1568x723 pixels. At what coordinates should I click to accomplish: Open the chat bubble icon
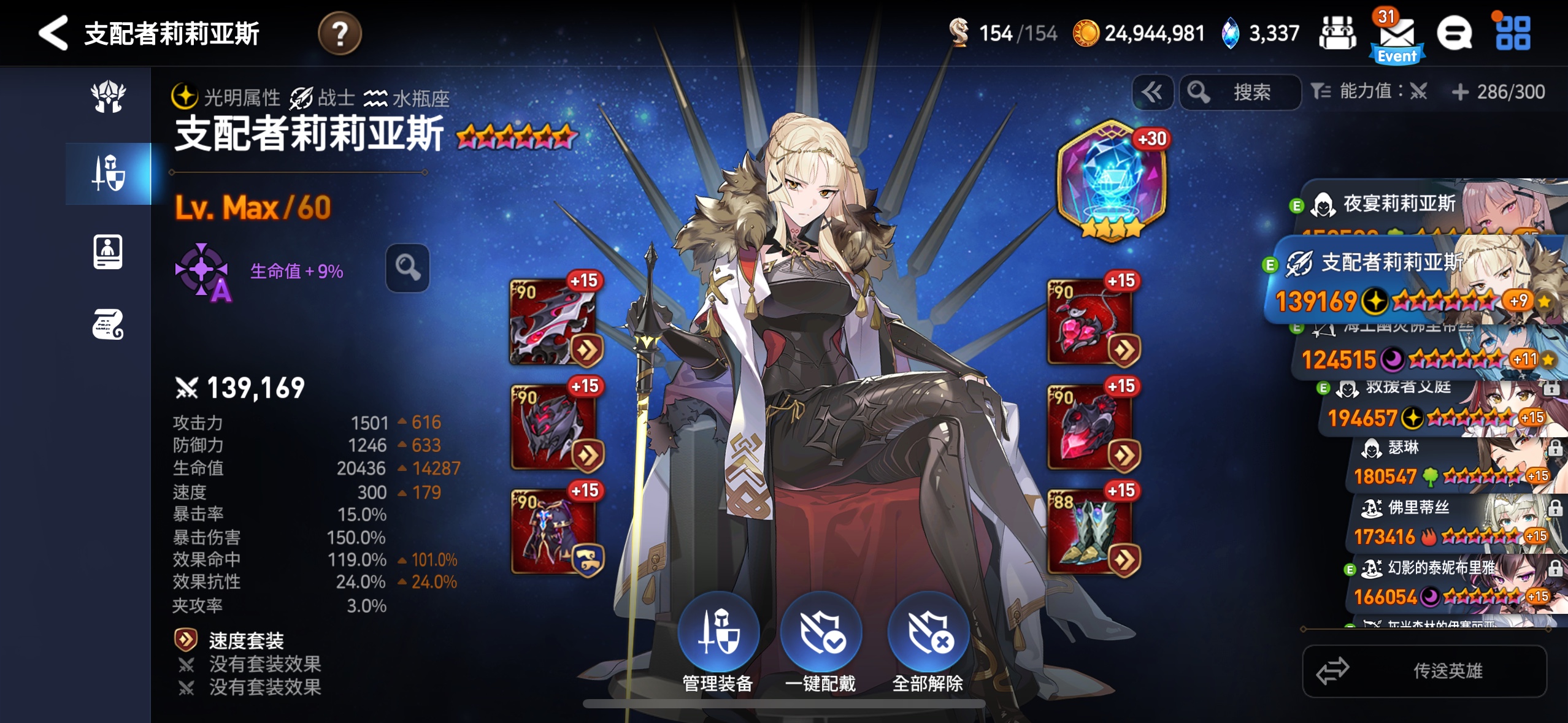coord(1454,33)
